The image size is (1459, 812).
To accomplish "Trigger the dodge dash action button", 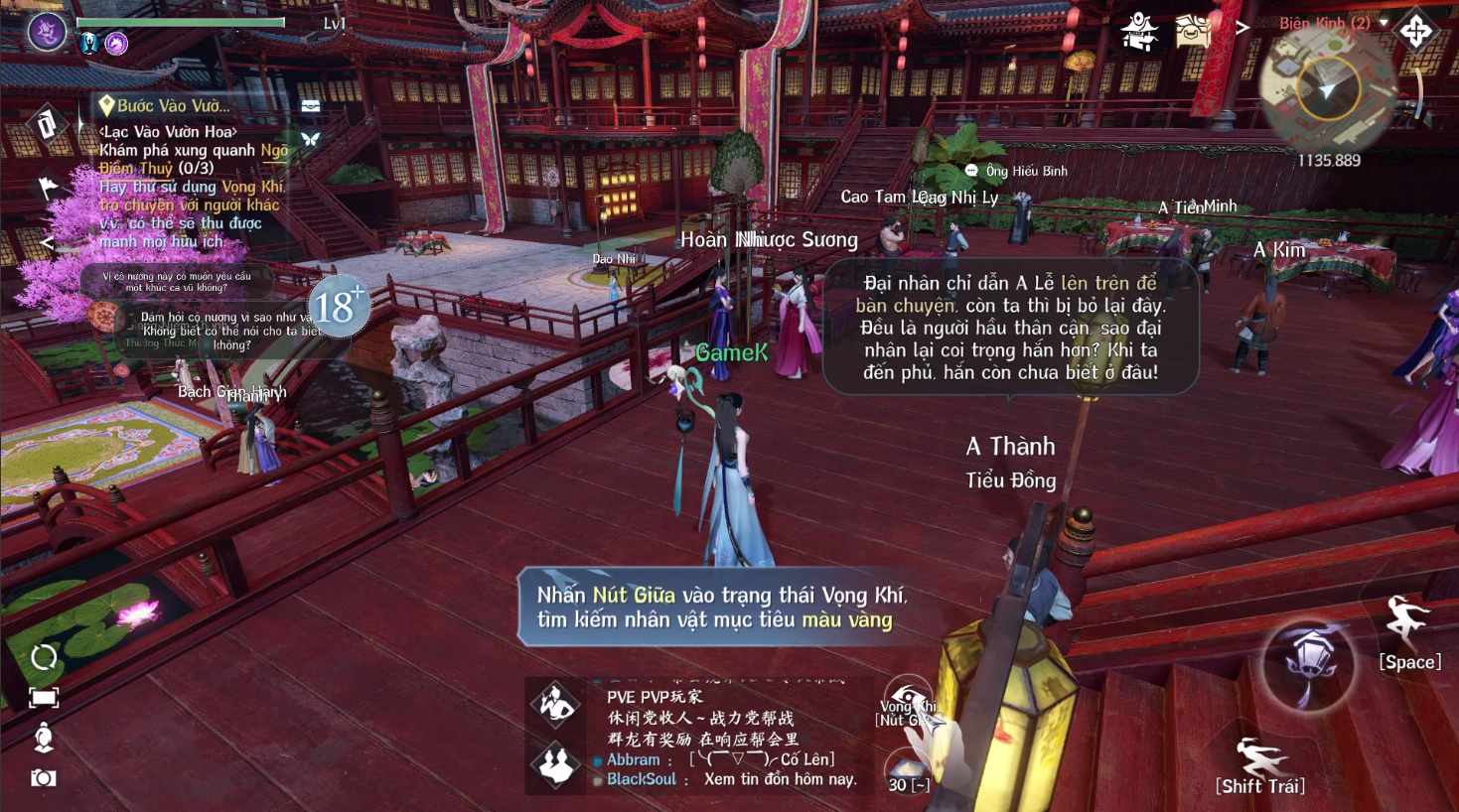I will pyautogui.click(x=1259, y=762).
